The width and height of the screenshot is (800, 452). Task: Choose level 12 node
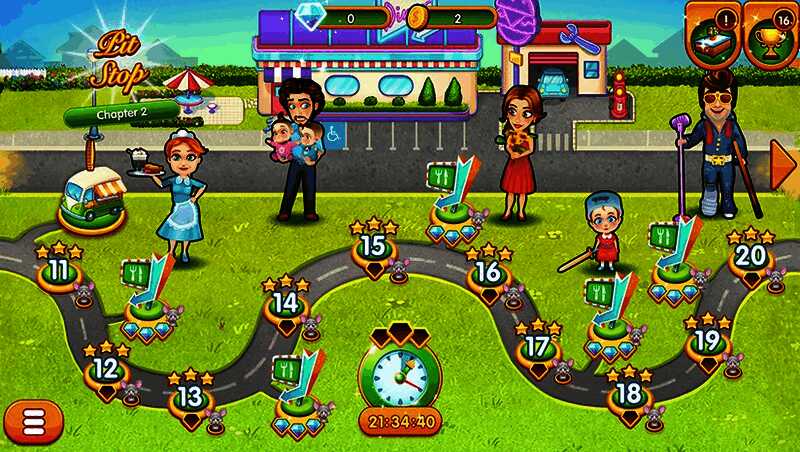click(x=105, y=370)
